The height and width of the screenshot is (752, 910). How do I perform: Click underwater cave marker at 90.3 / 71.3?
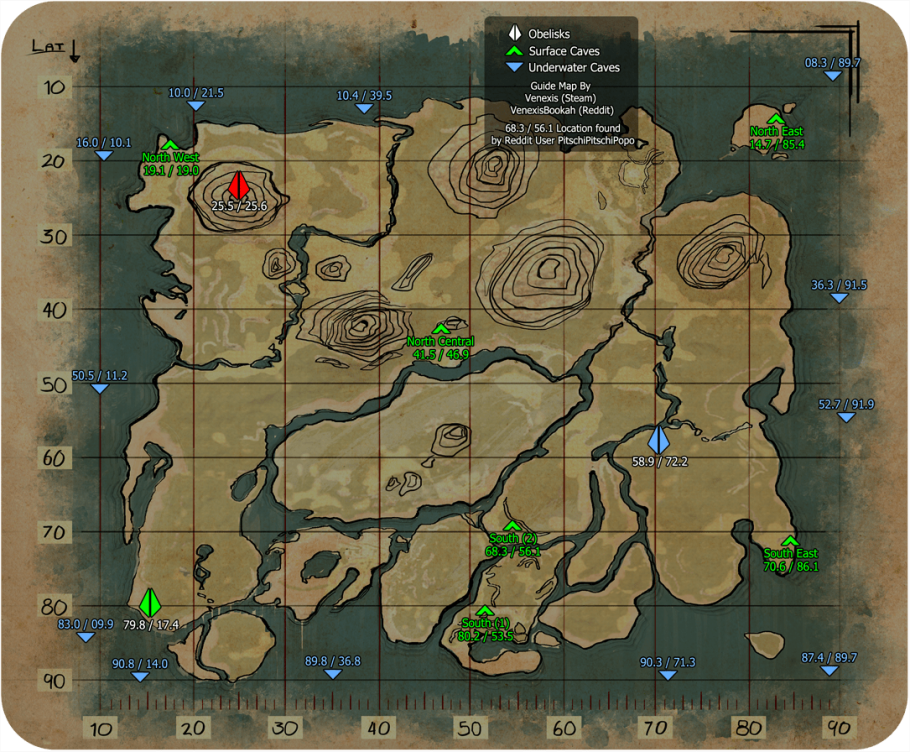(x=668, y=676)
